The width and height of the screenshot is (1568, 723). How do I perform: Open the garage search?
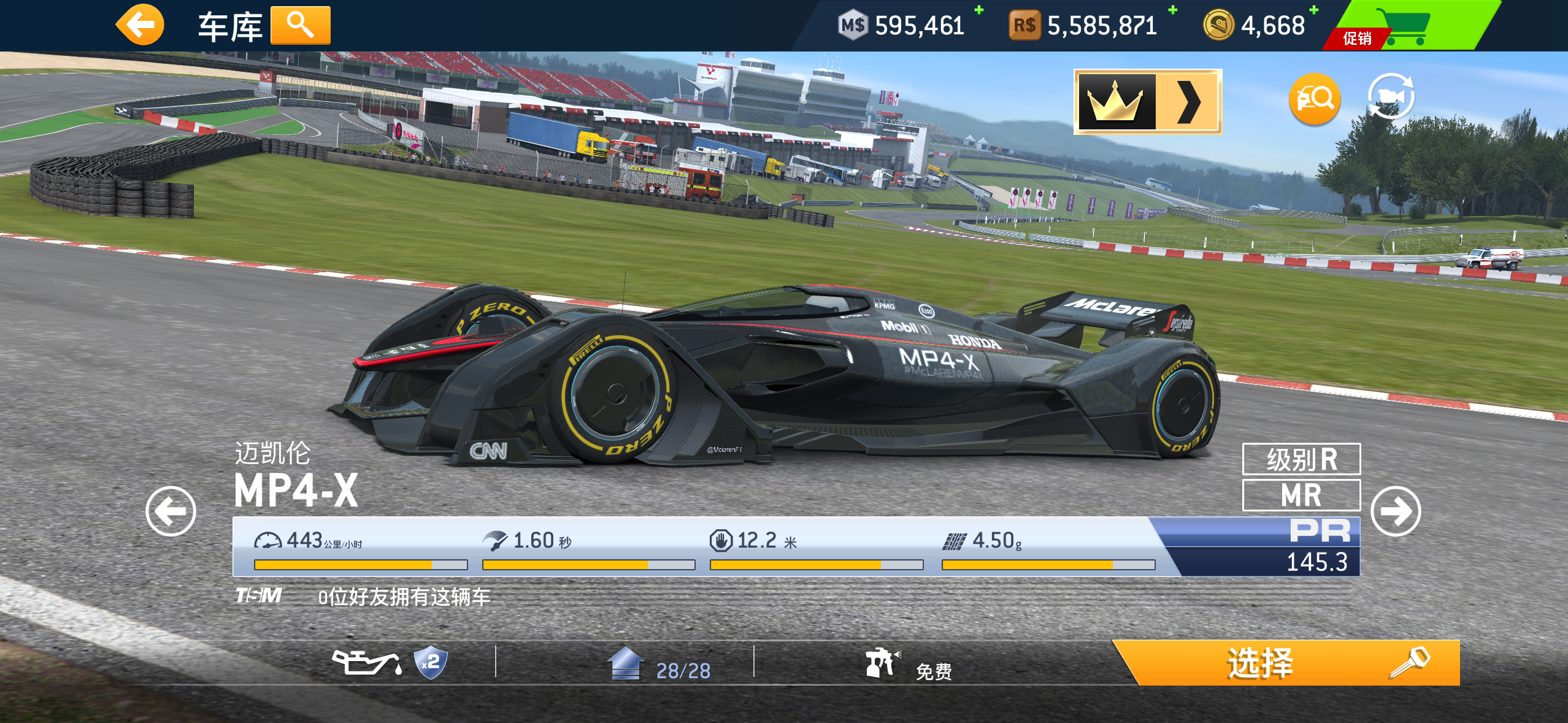tap(300, 26)
